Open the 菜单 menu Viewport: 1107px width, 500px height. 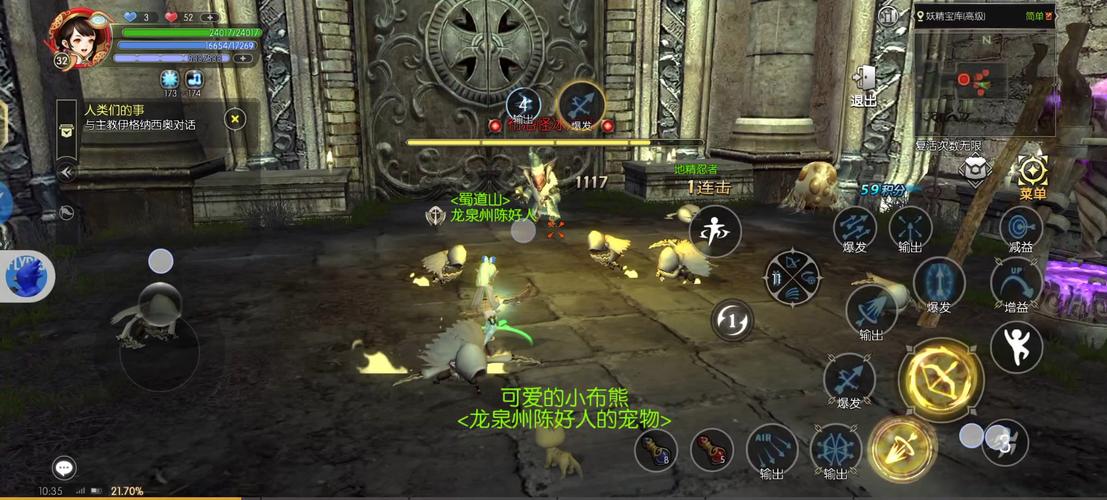[1032, 176]
